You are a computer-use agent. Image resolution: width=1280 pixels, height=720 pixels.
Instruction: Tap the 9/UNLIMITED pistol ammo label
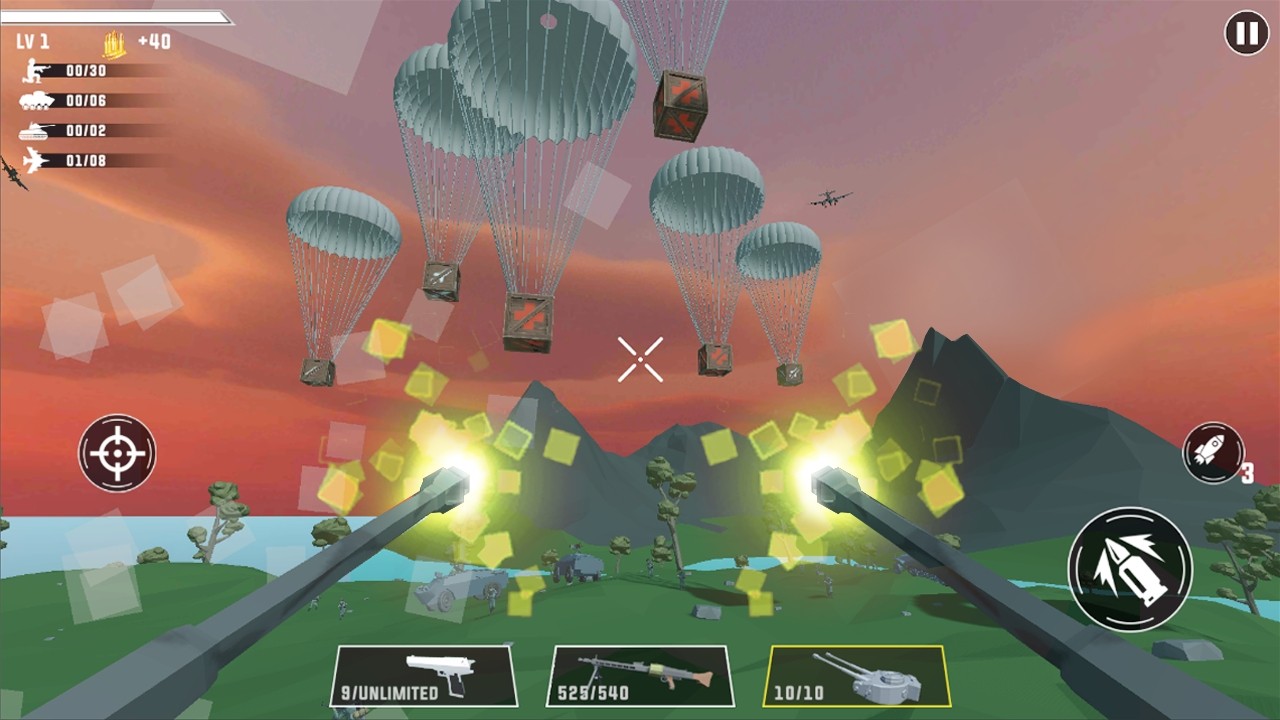click(x=391, y=692)
